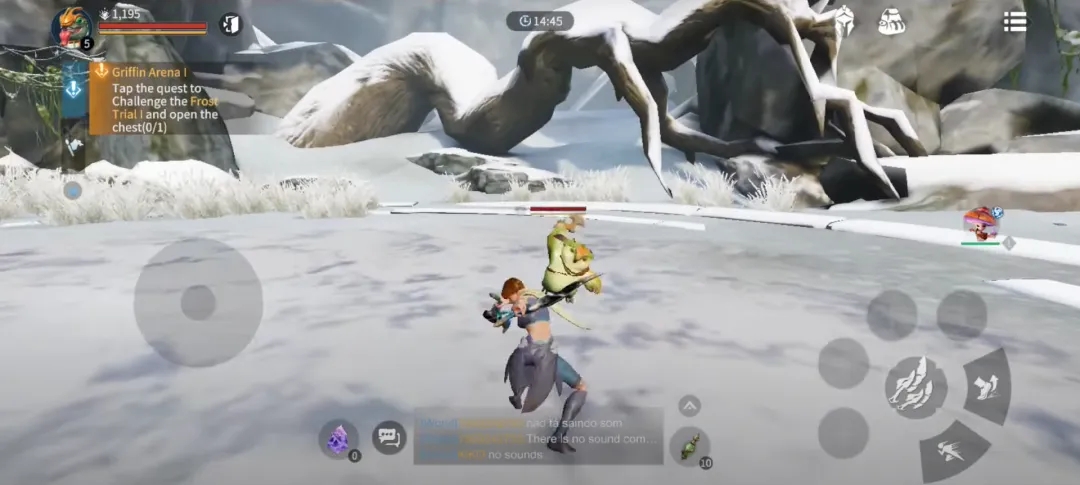
Task: Open the backpack inventory
Action: click(x=891, y=21)
